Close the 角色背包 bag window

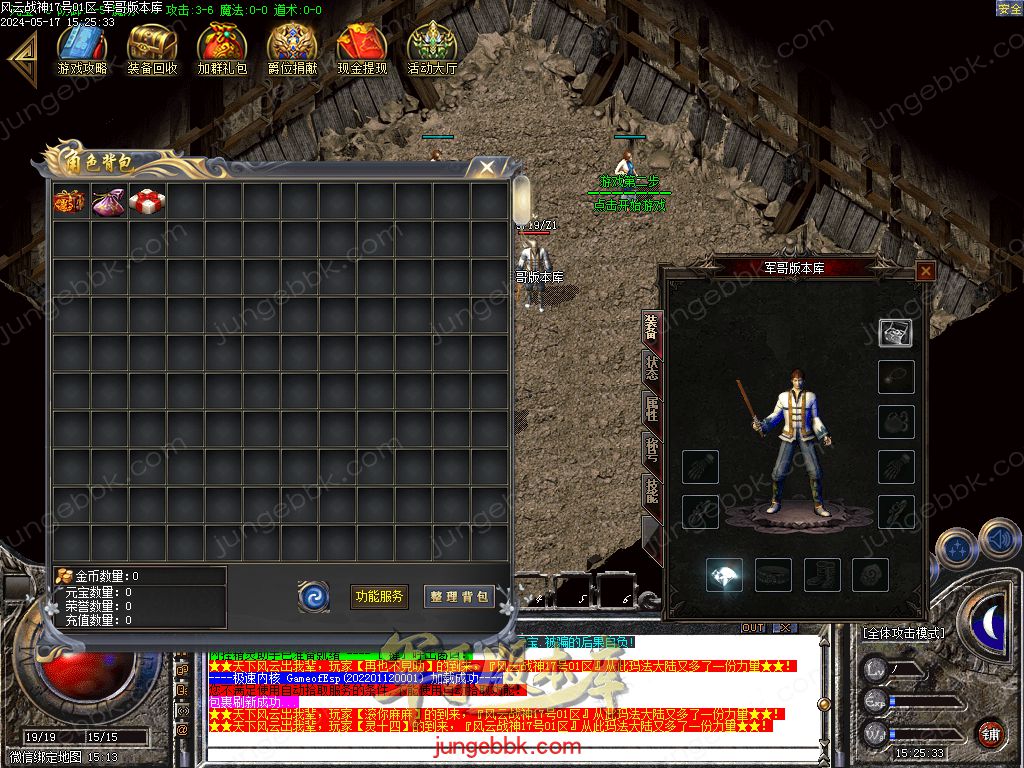487,167
